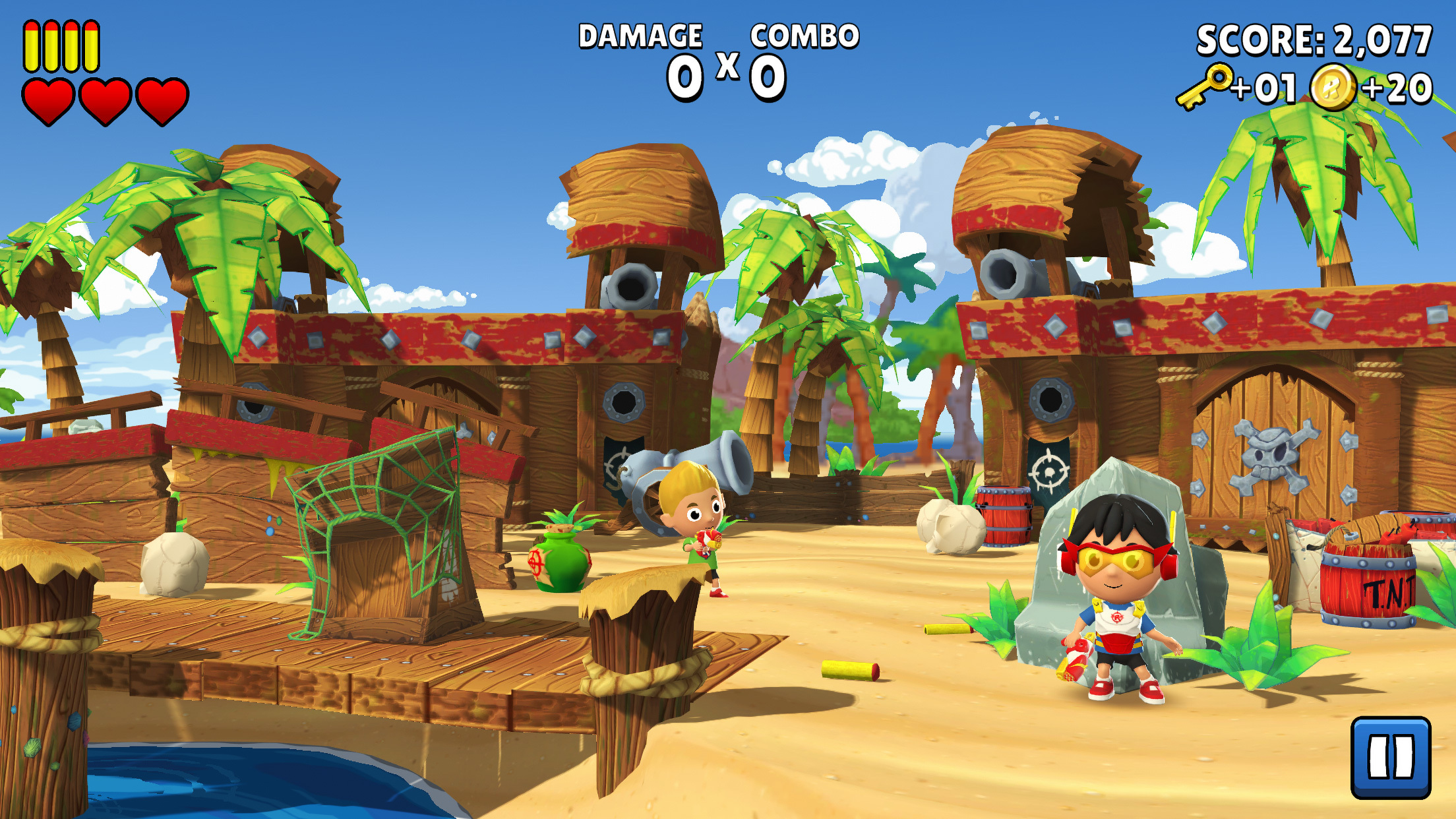This screenshot has height=819, width=1456.
Task: Pause the game with the blue button
Action: (x=1391, y=757)
